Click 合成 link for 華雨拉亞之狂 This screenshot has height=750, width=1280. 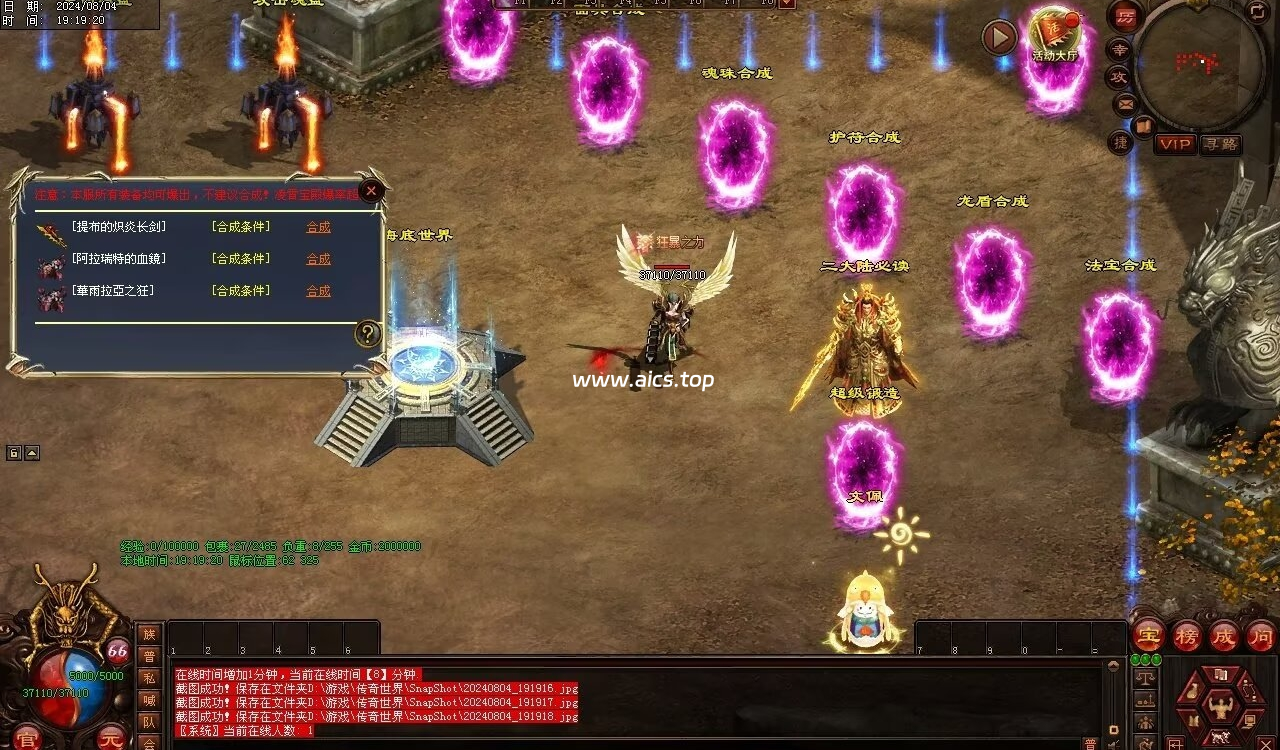point(318,291)
